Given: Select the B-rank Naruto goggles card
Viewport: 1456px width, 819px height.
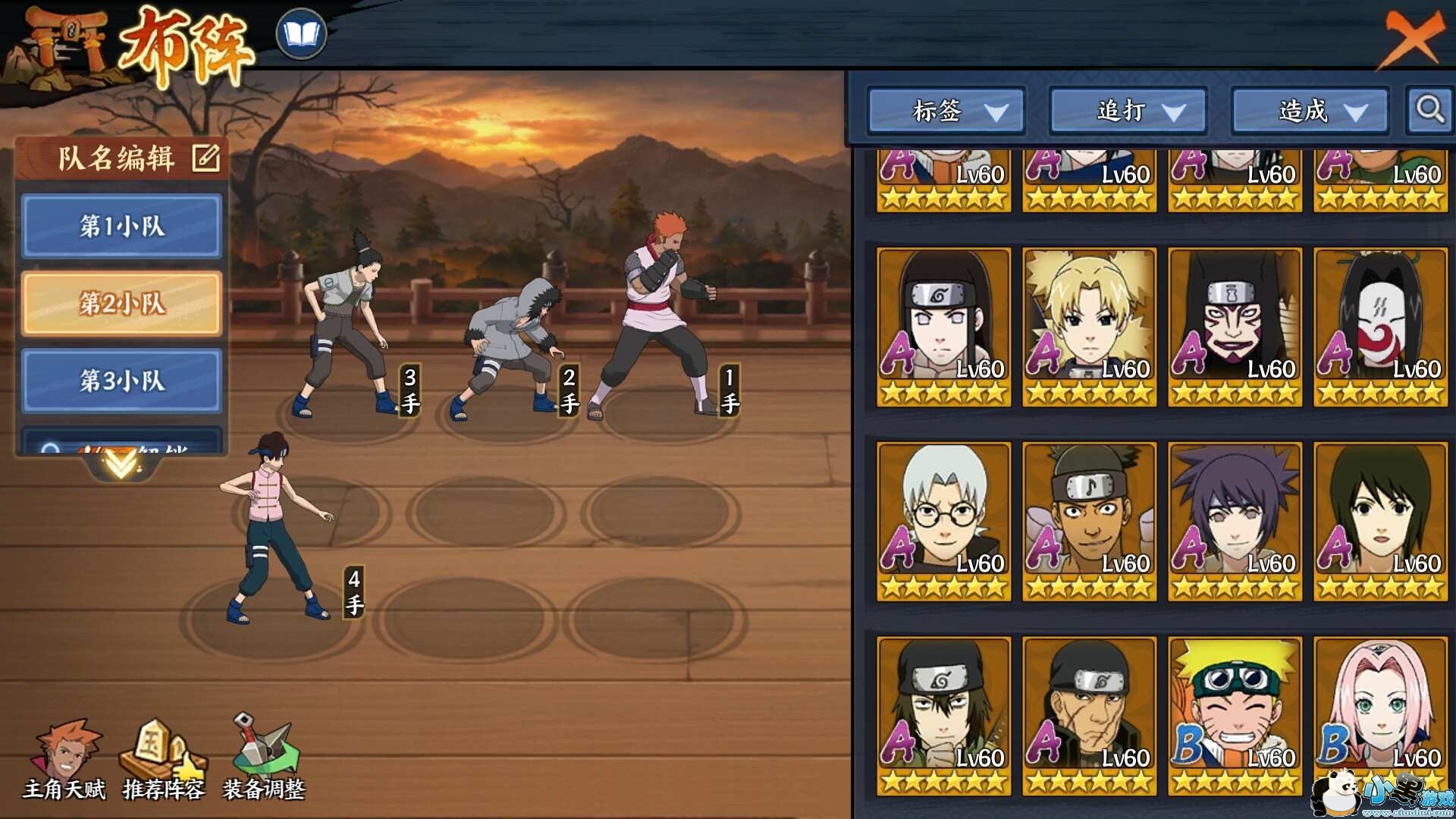Looking at the screenshot, I should click(x=1235, y=716).
